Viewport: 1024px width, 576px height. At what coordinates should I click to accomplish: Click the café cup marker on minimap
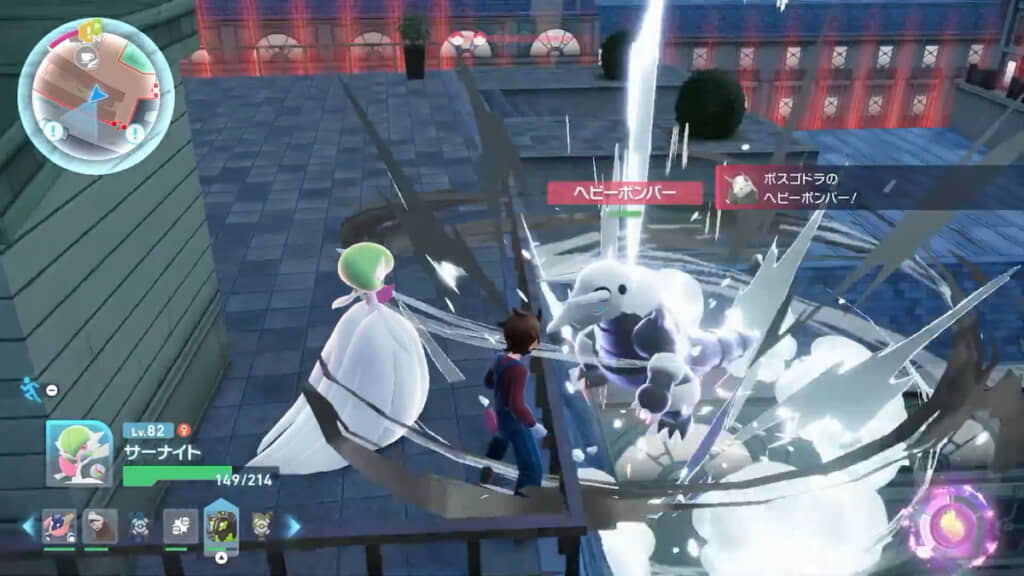[x=85, y=58]
